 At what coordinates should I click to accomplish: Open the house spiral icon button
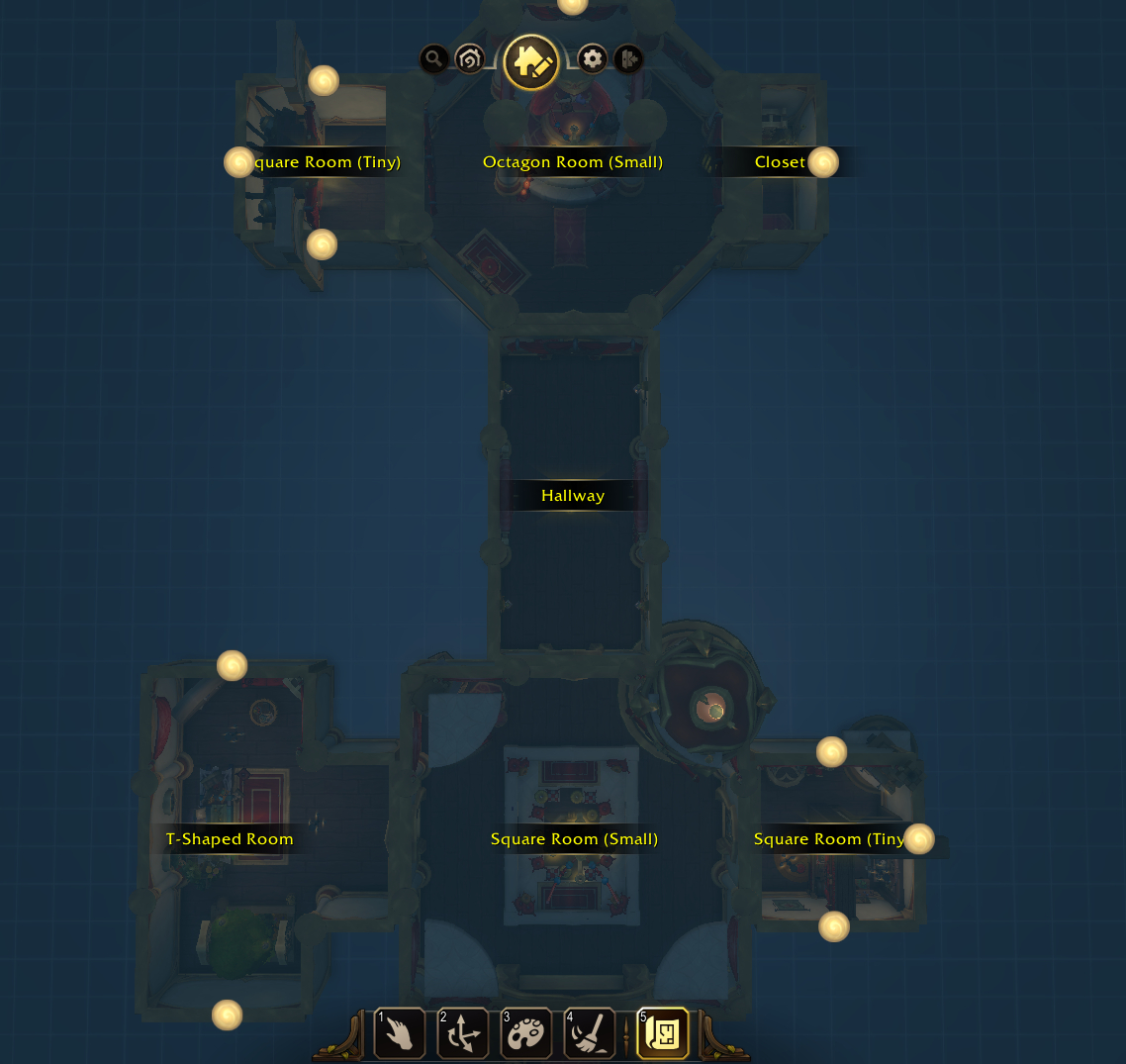click(x=470, y=59)
